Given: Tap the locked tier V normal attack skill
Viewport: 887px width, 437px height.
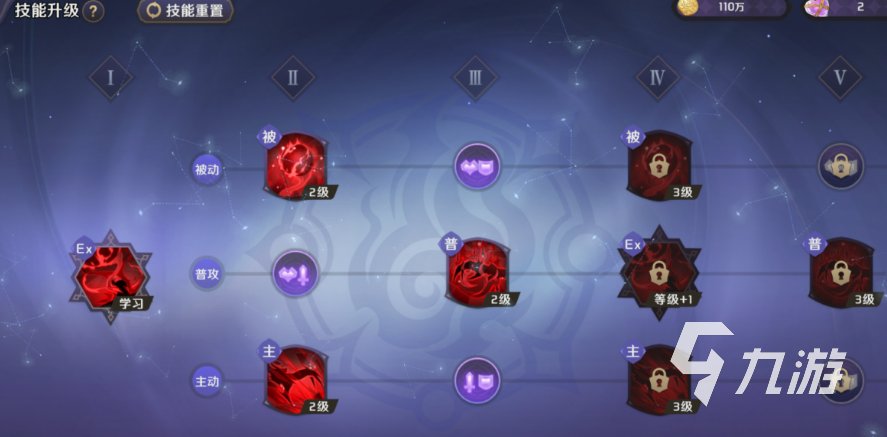Looking at the screenshot, I should pyautogui.click(x=841, y=272).
